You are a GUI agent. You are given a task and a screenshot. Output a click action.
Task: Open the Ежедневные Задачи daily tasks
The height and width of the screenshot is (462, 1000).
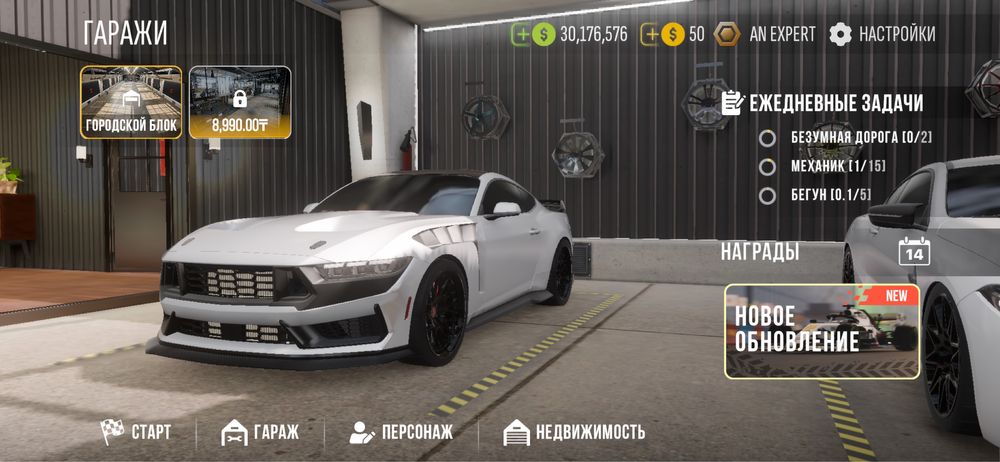(x=821, y=102)
